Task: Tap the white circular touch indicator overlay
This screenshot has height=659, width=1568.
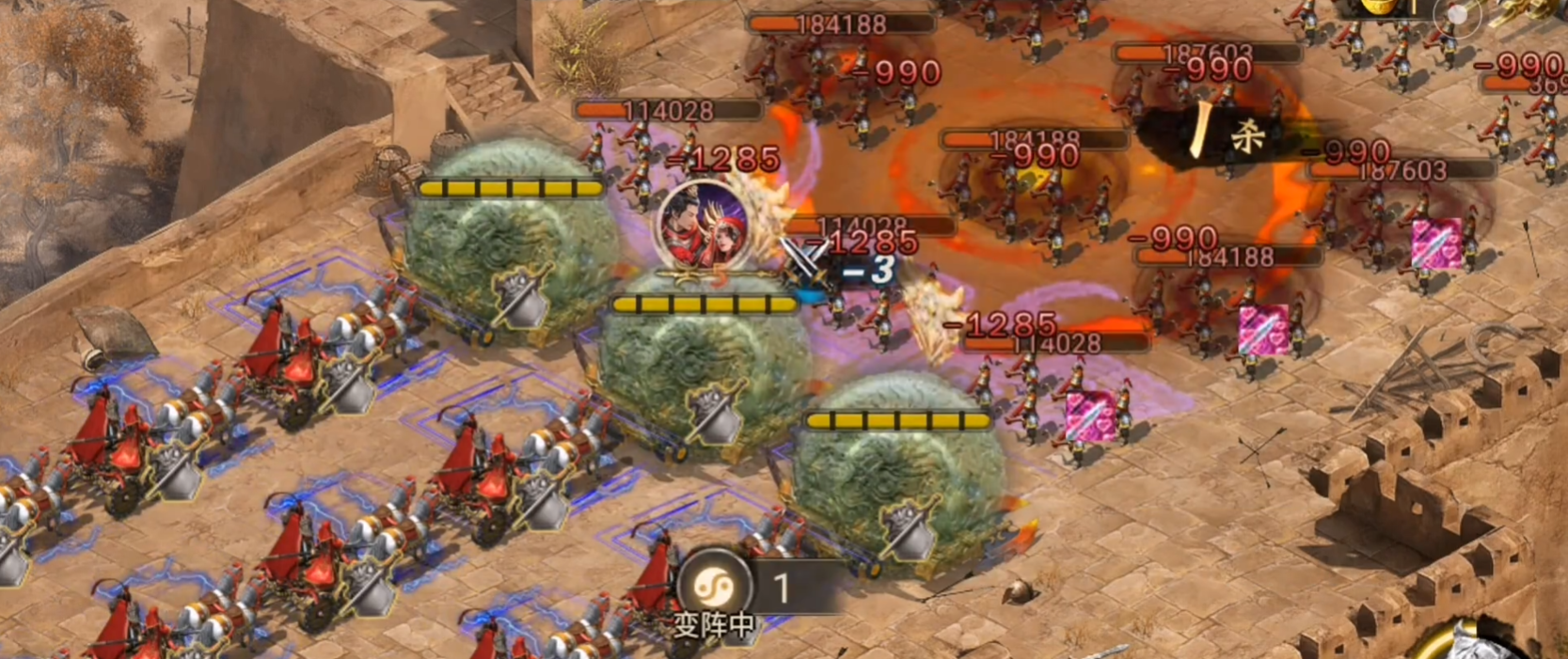Action: point(1457,16)
